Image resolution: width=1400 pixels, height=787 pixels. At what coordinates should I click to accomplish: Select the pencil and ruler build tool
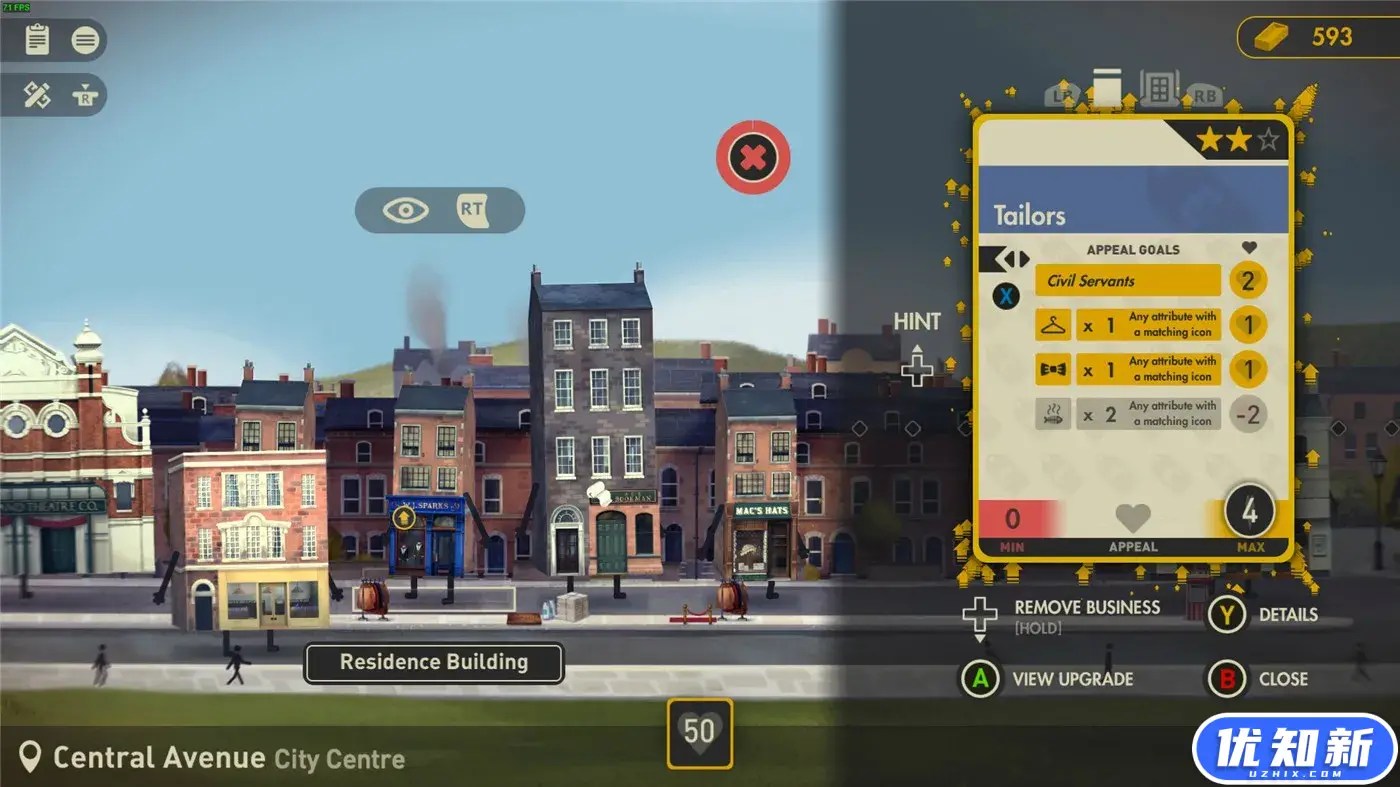click(37, 96)
